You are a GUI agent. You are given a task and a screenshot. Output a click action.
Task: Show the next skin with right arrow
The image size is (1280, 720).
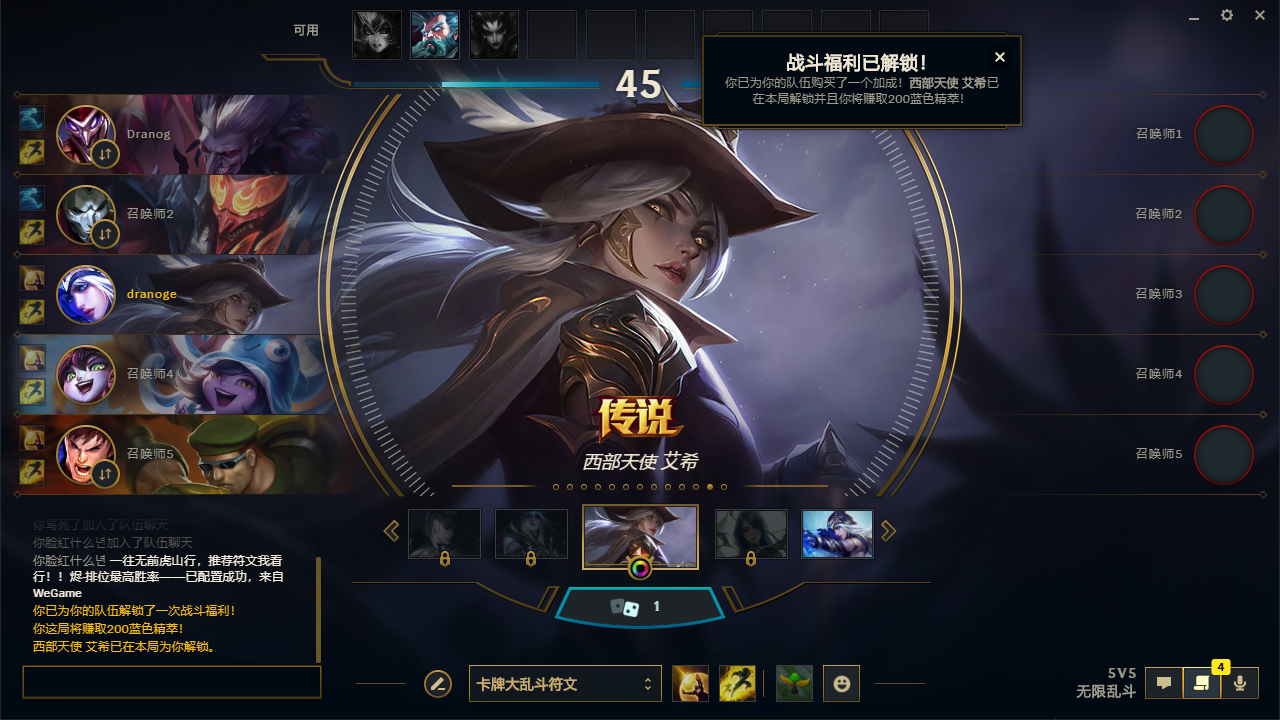[888, 531]
